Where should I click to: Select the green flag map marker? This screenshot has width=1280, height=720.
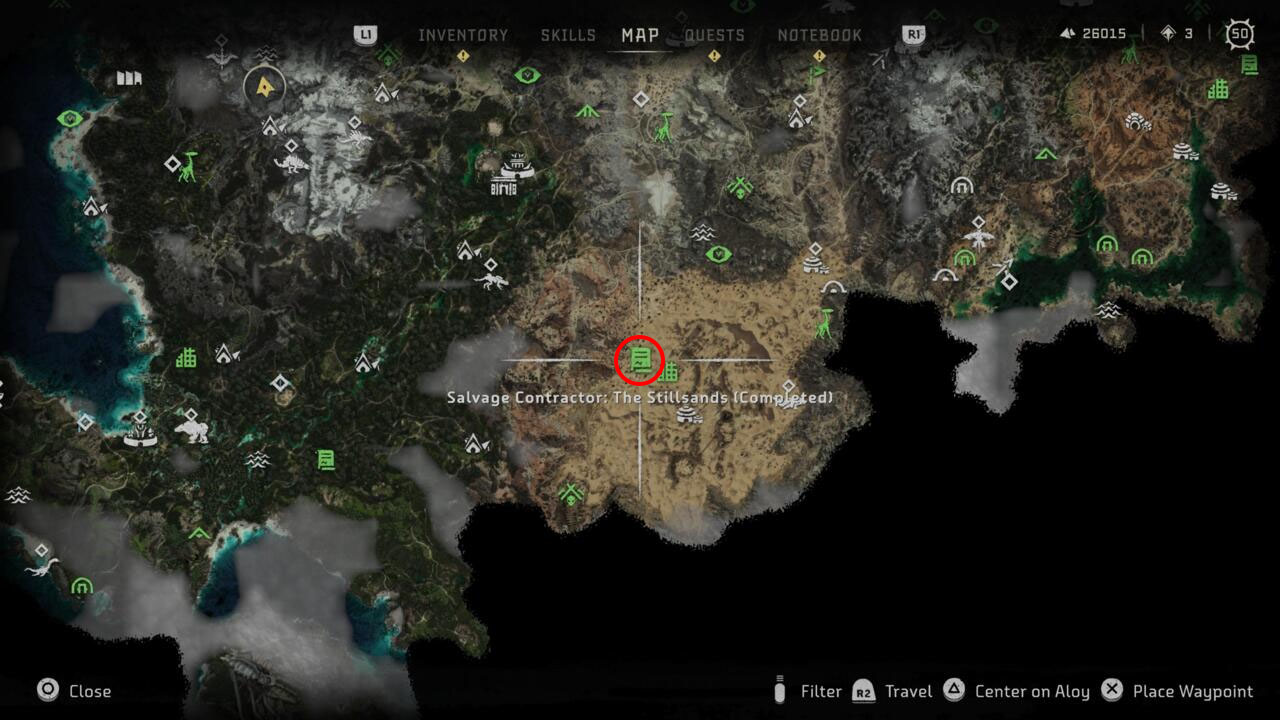coord(817,72)
